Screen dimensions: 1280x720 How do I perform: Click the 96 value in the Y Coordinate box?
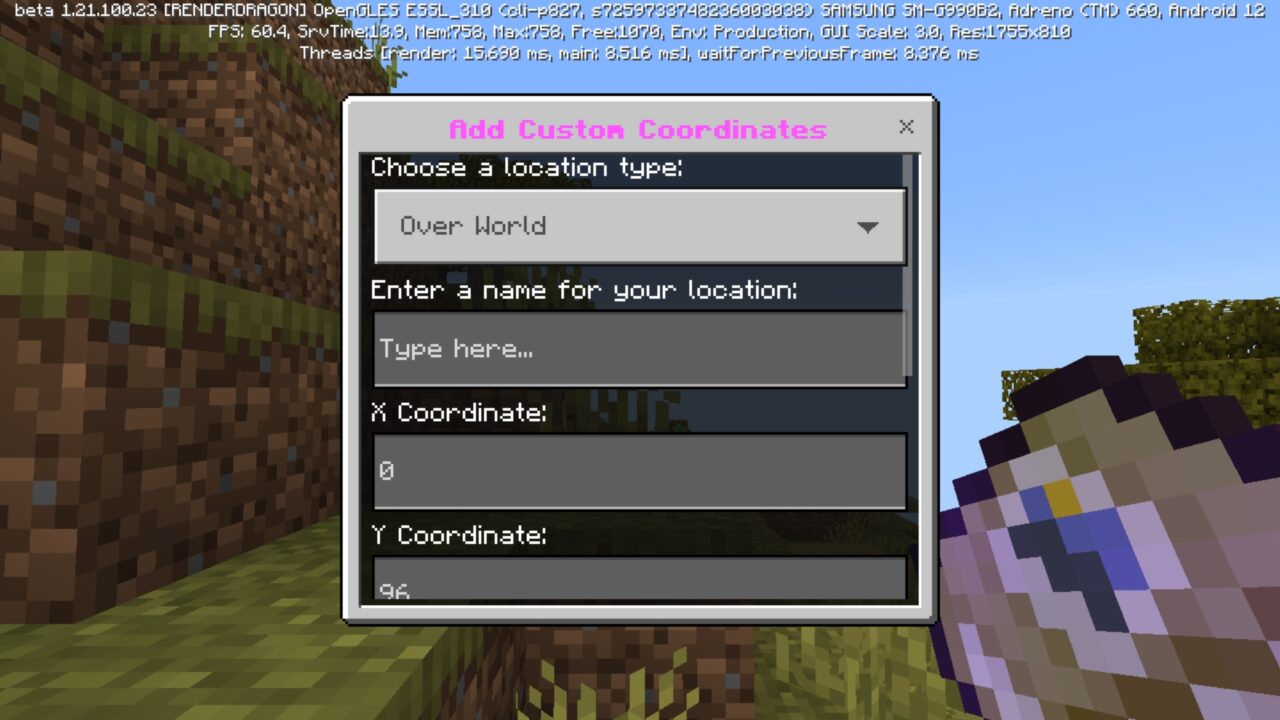tap(391, 589)
